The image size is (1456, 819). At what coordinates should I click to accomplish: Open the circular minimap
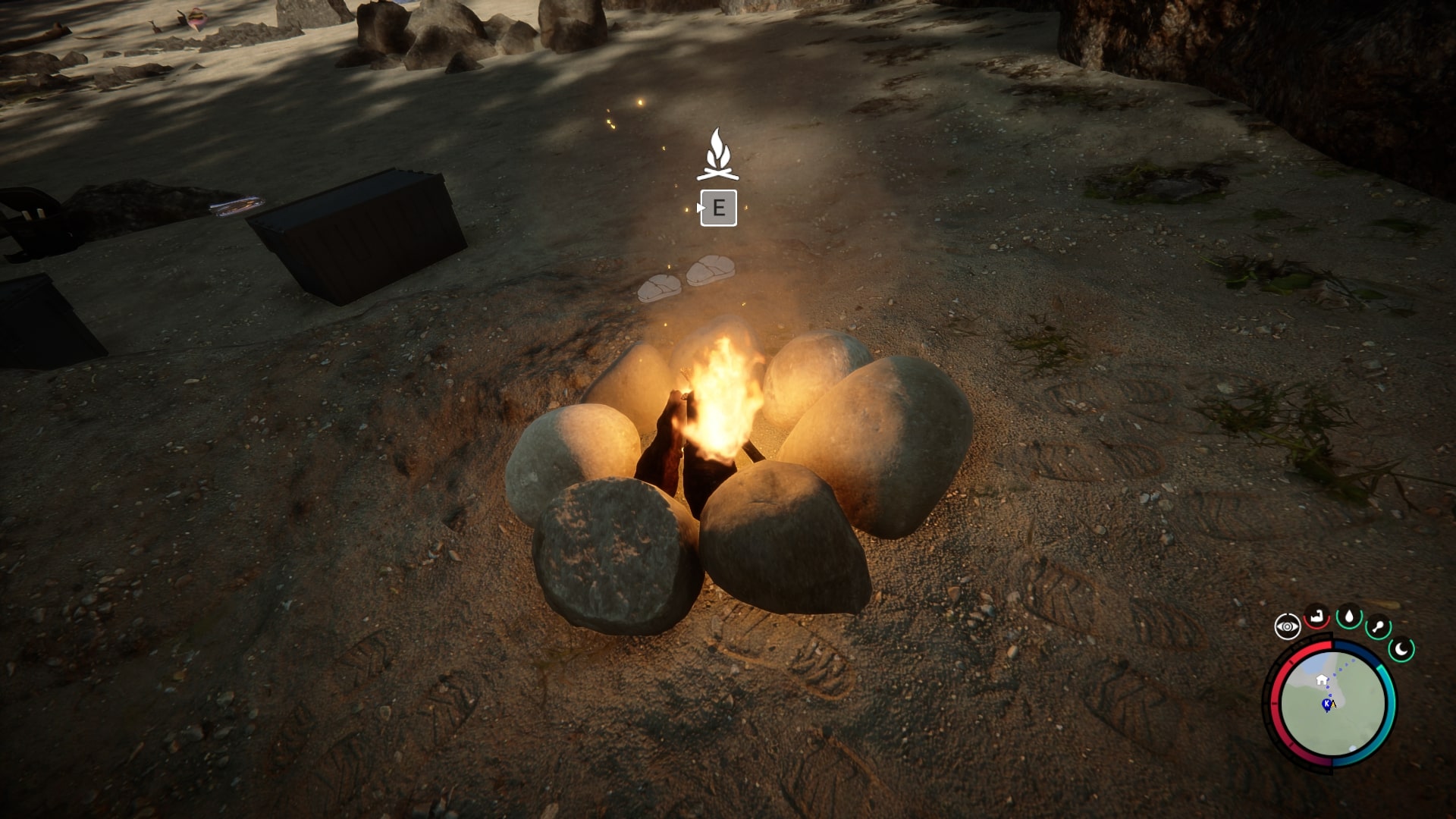coord(1332,704)
